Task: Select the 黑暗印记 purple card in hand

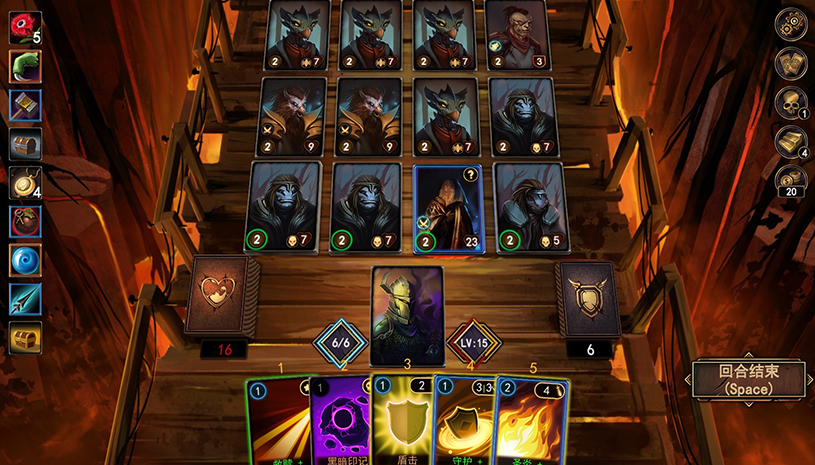Action: 340,422
